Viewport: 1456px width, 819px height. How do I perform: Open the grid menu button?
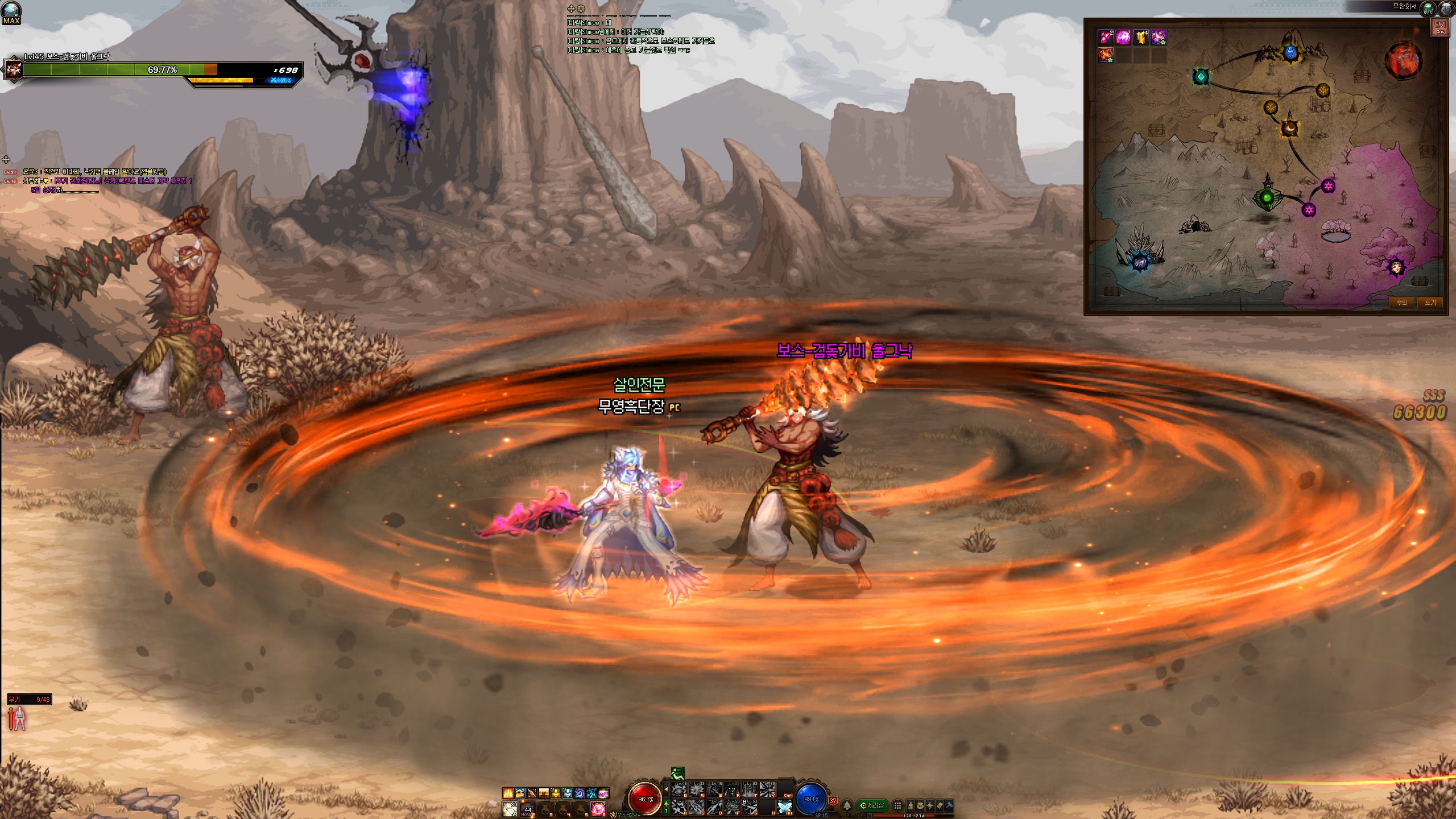click(897, 805)
